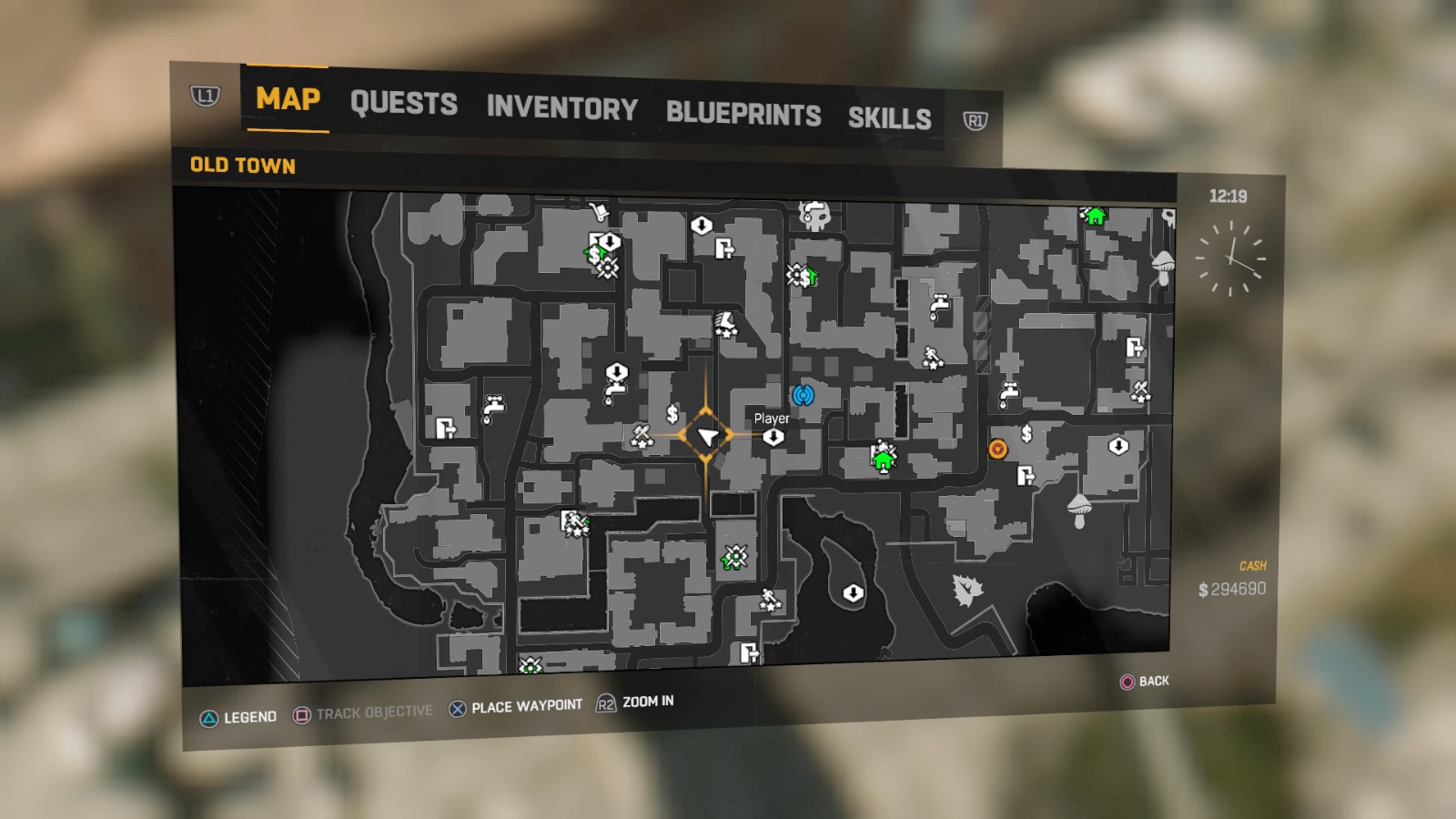Image resolution: width=1456 pixels, height=819 pixels.
Task: Select the airdrop arrow icon below Player label
Action: coord(773,437)
